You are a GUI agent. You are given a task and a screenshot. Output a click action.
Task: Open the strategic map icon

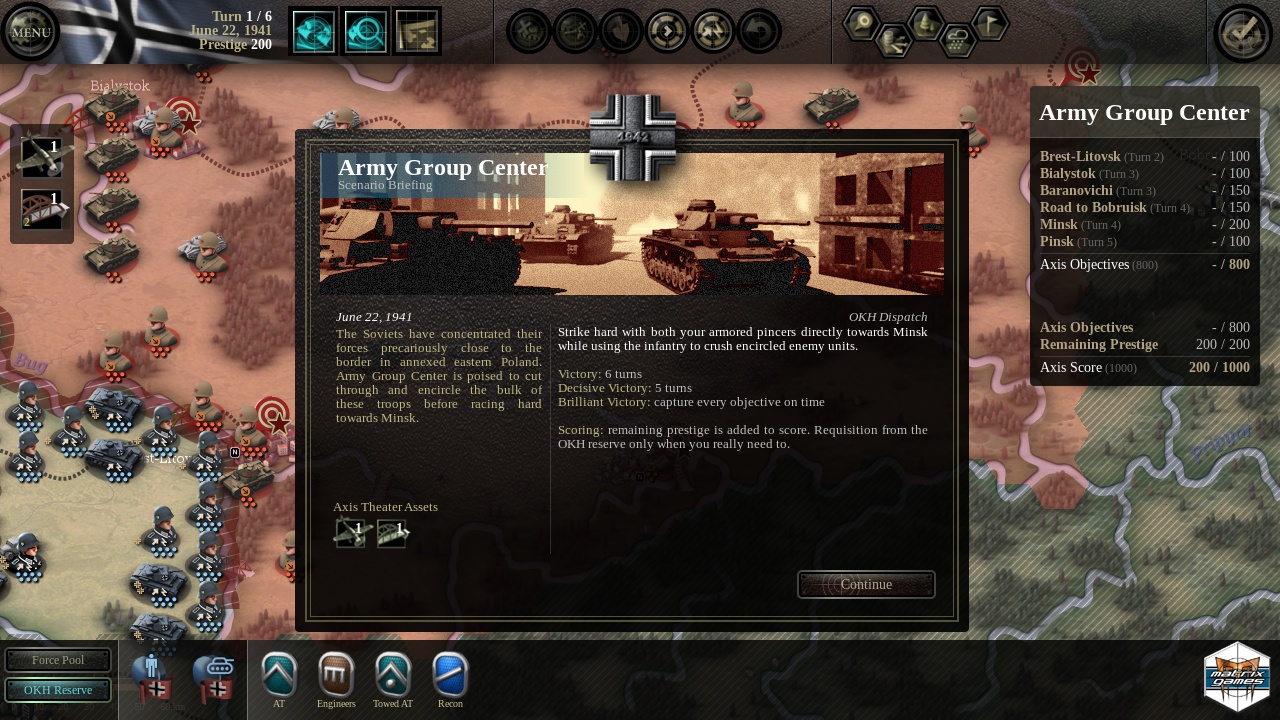click(x=417, y=31)
